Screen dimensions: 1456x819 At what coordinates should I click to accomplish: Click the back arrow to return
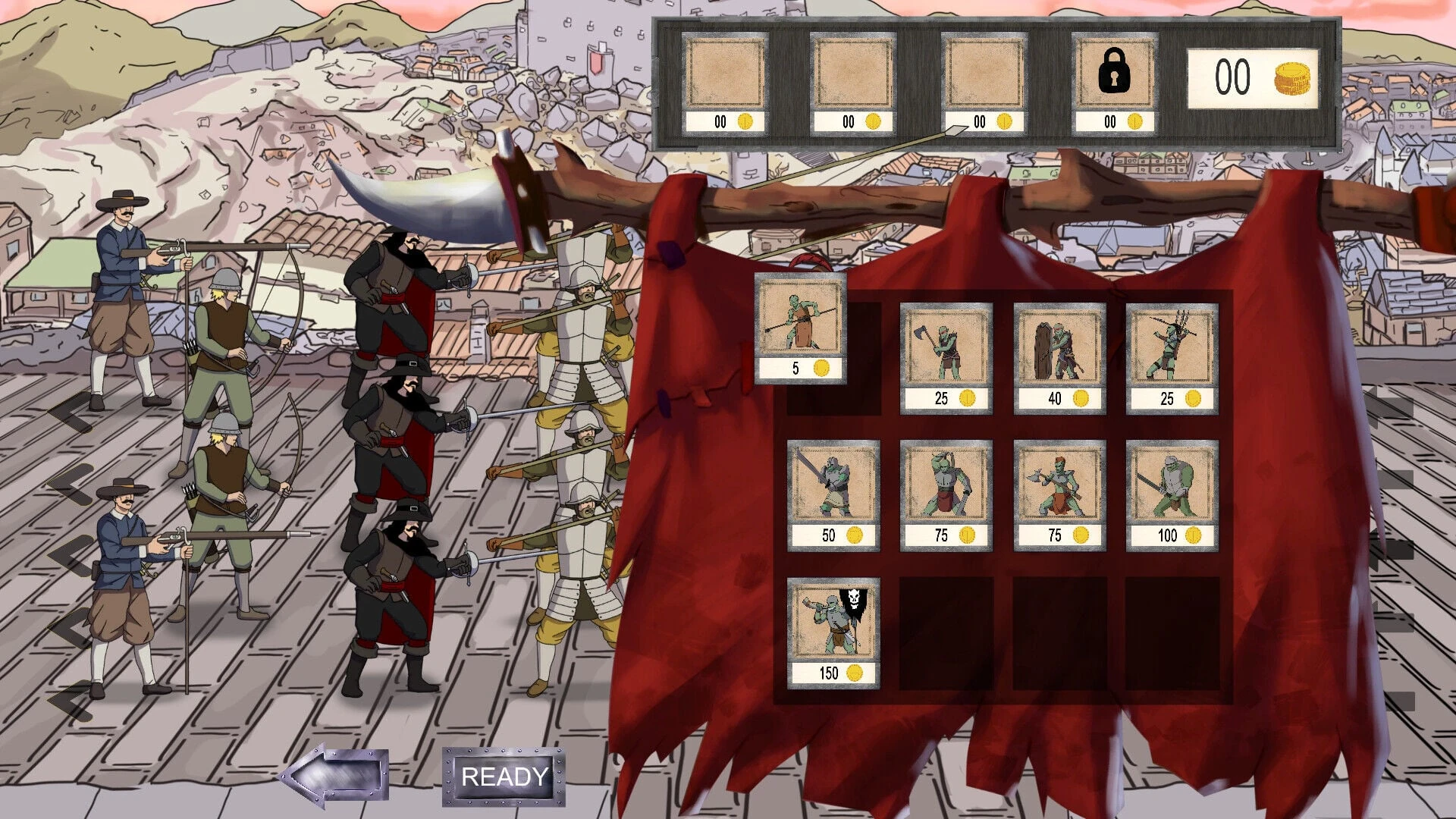point(334,775)
